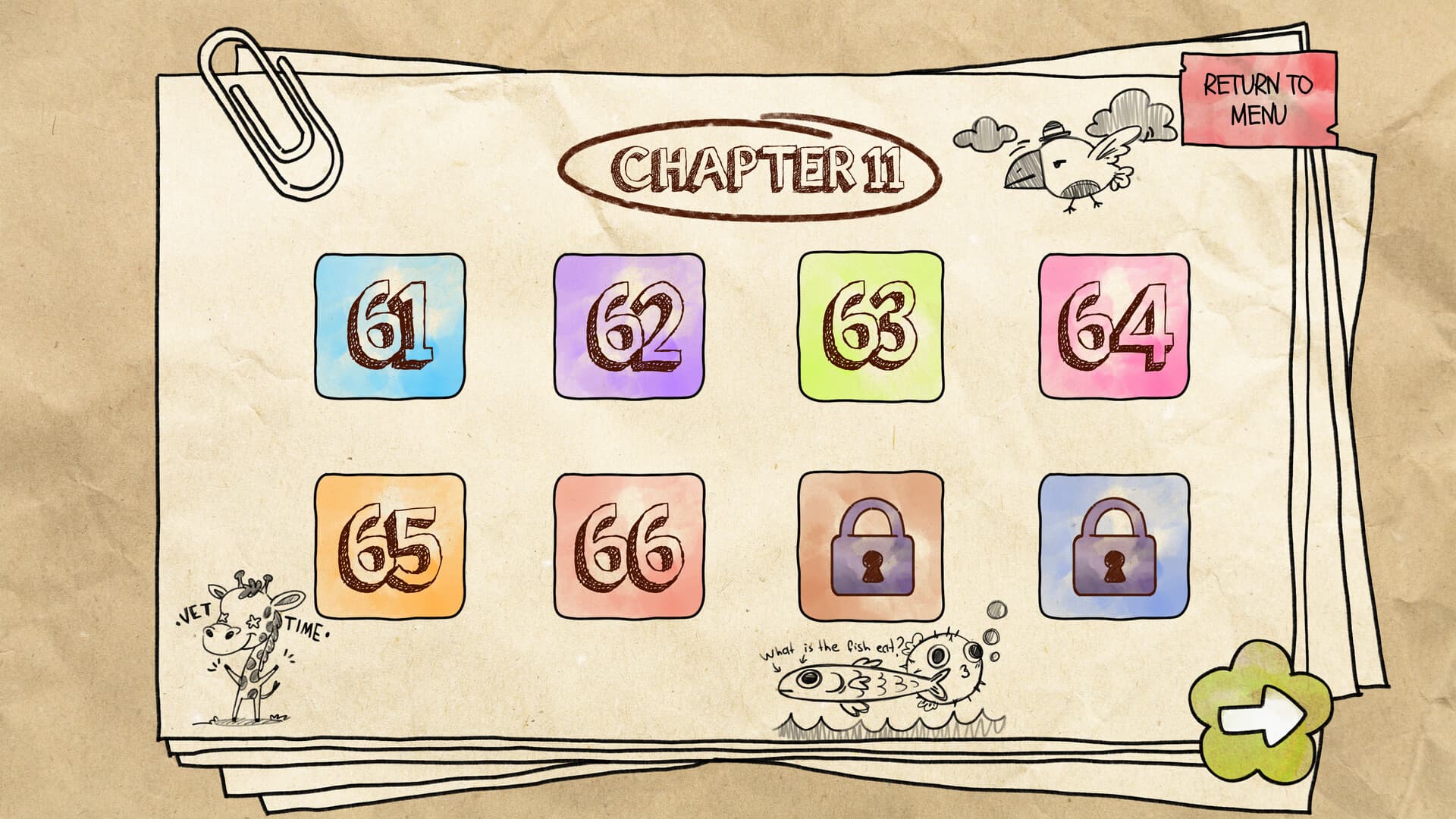The image size is (1456, 819).
Task: Click the flying bird doodle
Action: click(x=1062, y=163)
